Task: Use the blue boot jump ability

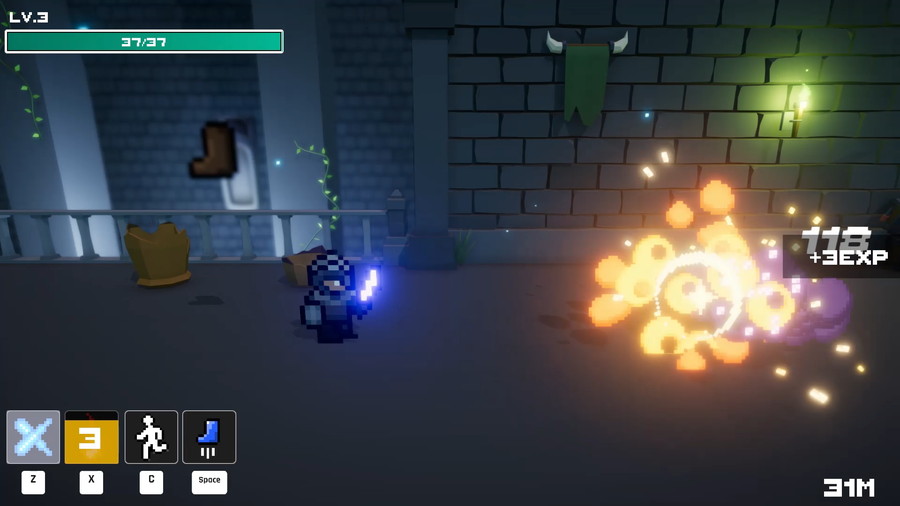Action: click(209, 437)
